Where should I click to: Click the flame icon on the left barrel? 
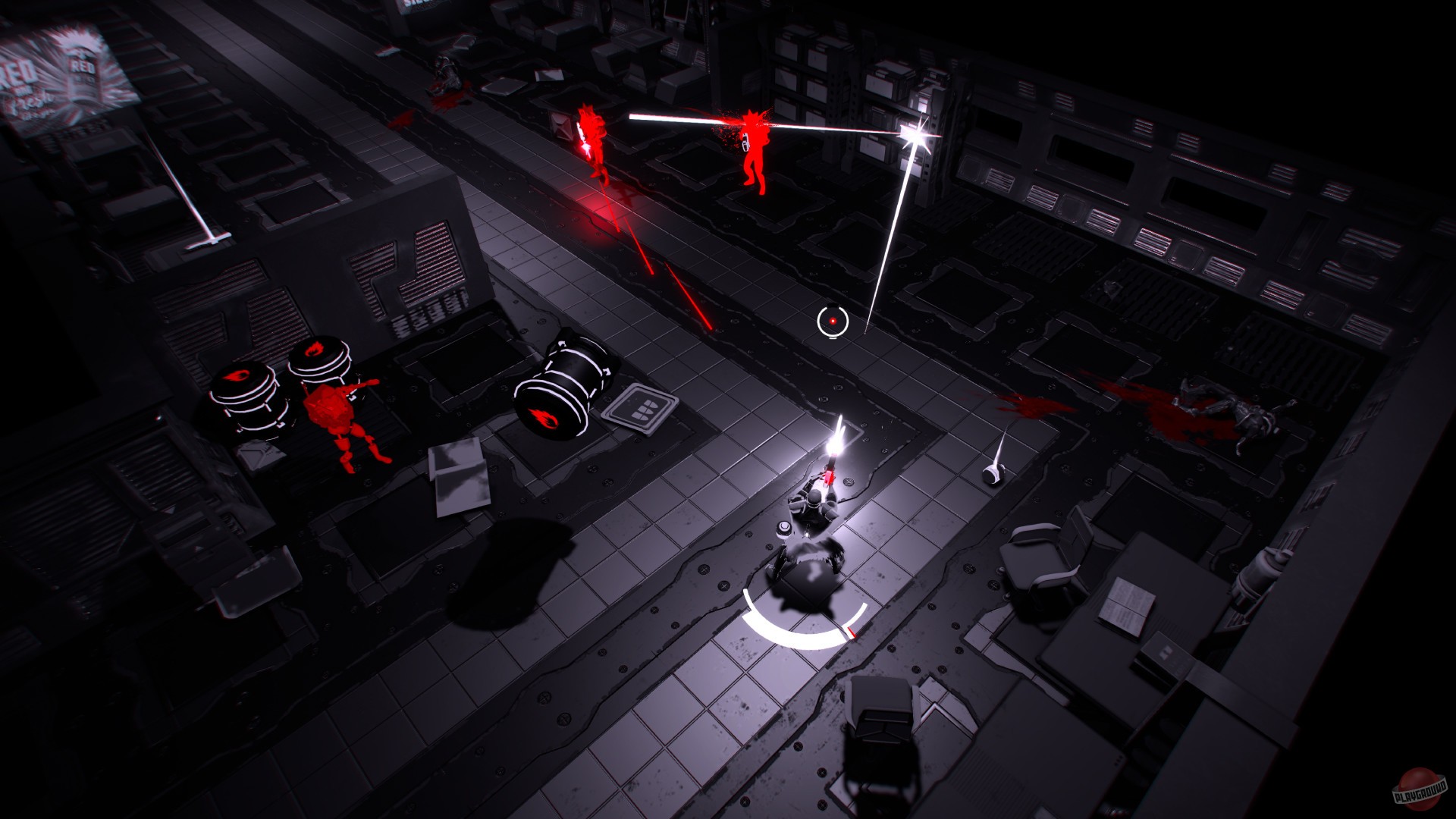tap(237, 377)
